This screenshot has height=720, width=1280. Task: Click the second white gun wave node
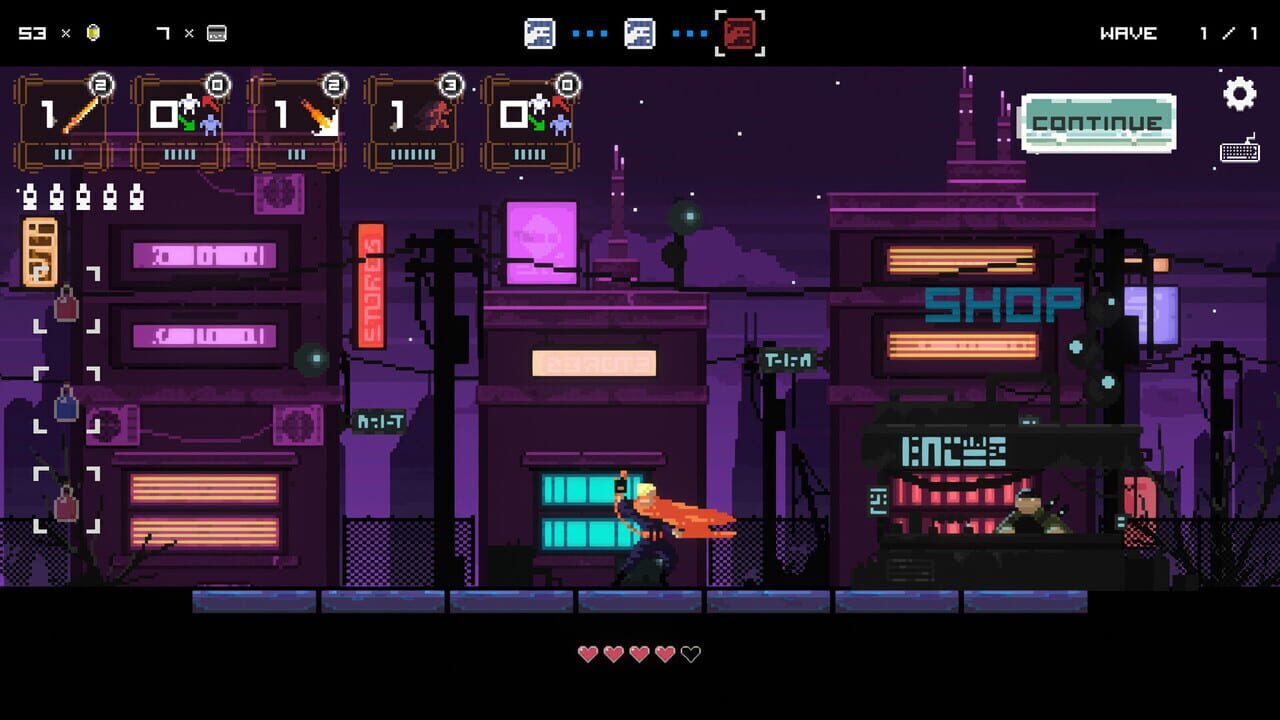tap(640, 32)
